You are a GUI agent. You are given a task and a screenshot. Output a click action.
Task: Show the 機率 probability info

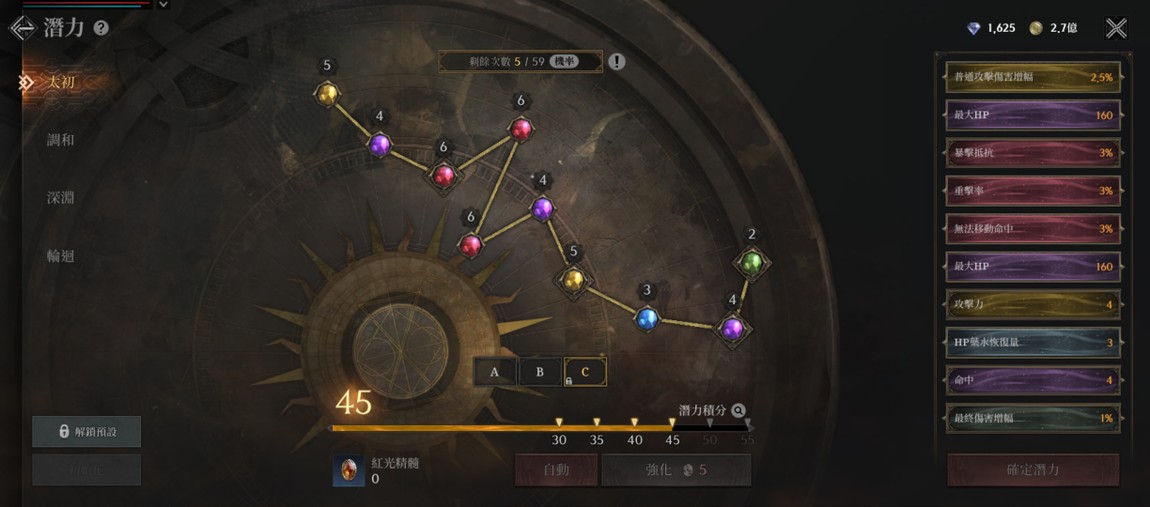point(565,62)
